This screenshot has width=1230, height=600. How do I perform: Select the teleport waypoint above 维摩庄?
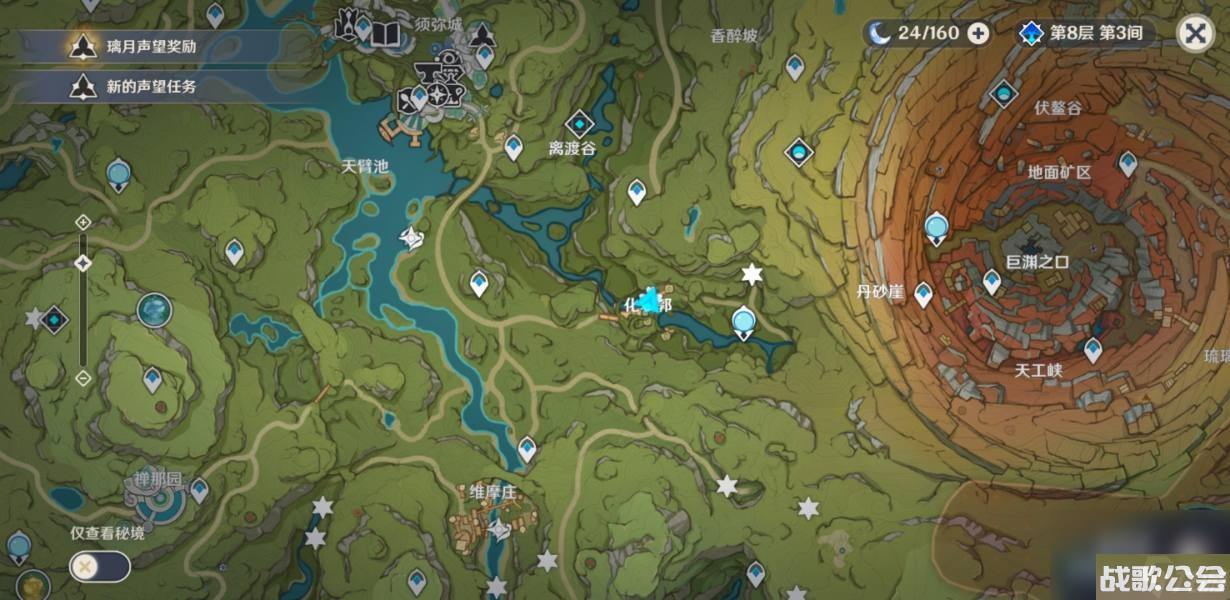tap(527, 449)
